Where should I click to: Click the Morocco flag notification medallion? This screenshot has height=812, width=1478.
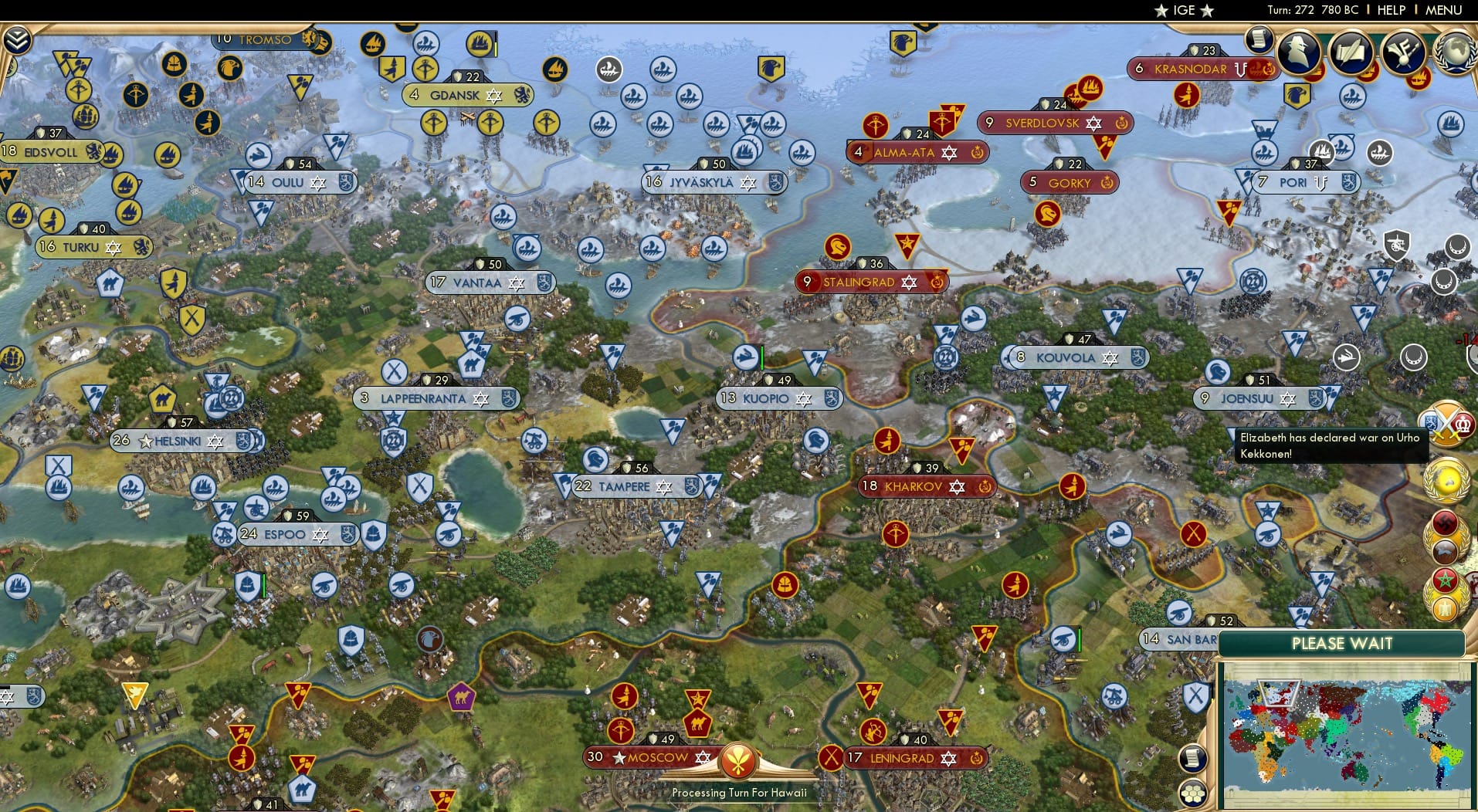click(x=1446, y=580)
